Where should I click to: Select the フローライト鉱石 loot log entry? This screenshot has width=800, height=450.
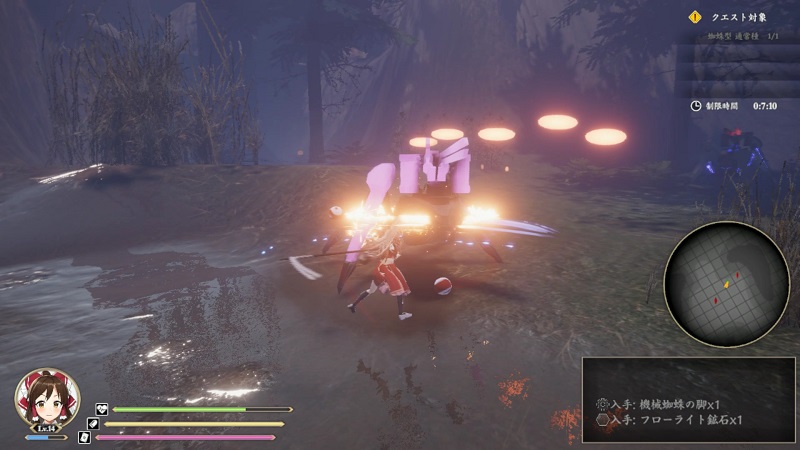coord(669,420)
